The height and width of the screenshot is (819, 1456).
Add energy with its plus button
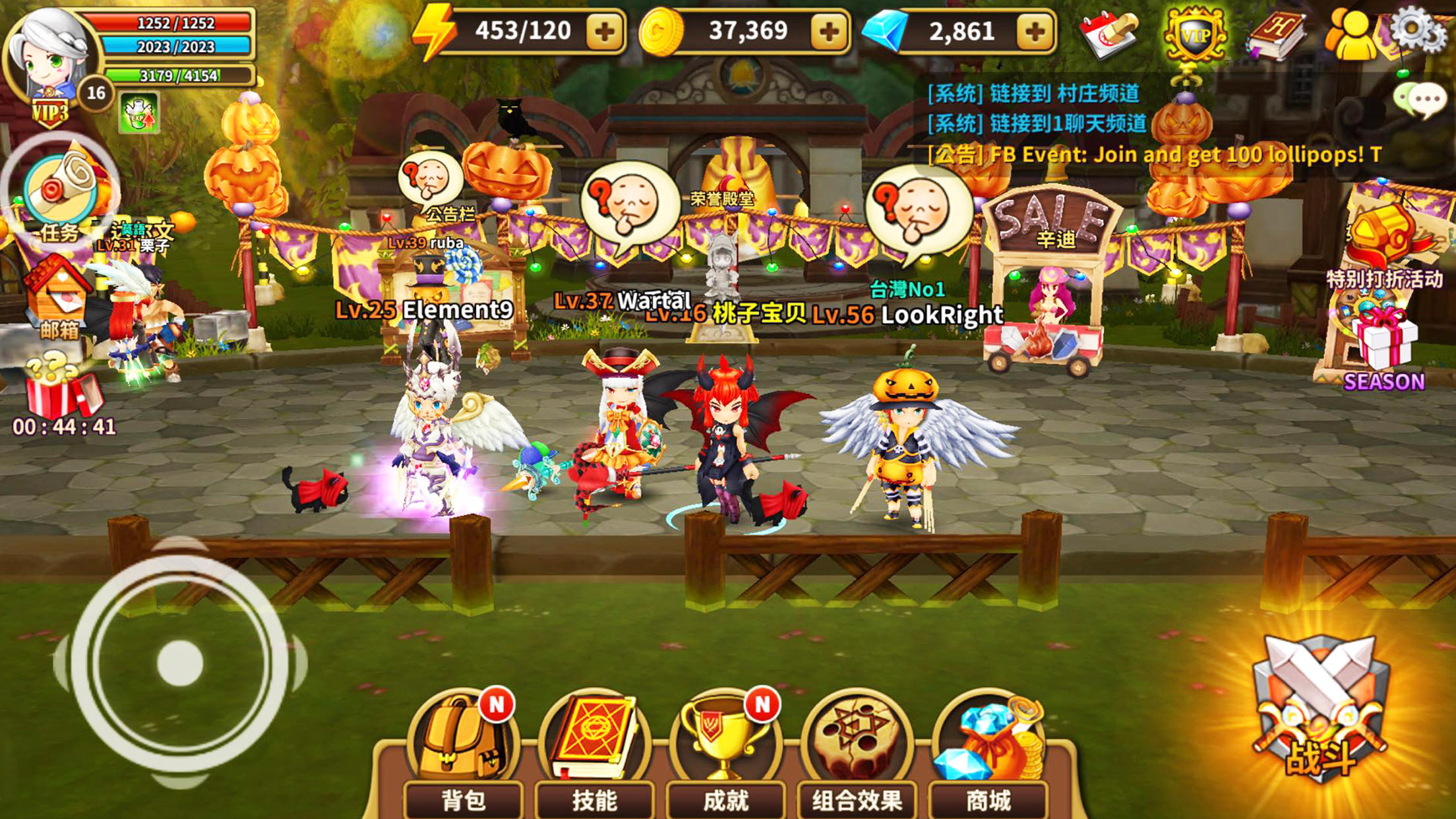tap(607, 30)
